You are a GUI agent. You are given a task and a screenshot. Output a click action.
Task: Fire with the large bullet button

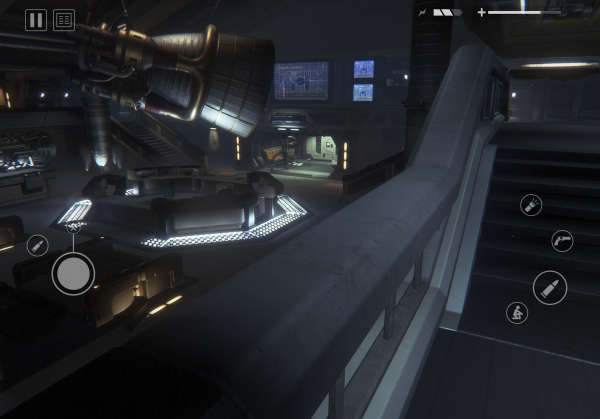550,287
